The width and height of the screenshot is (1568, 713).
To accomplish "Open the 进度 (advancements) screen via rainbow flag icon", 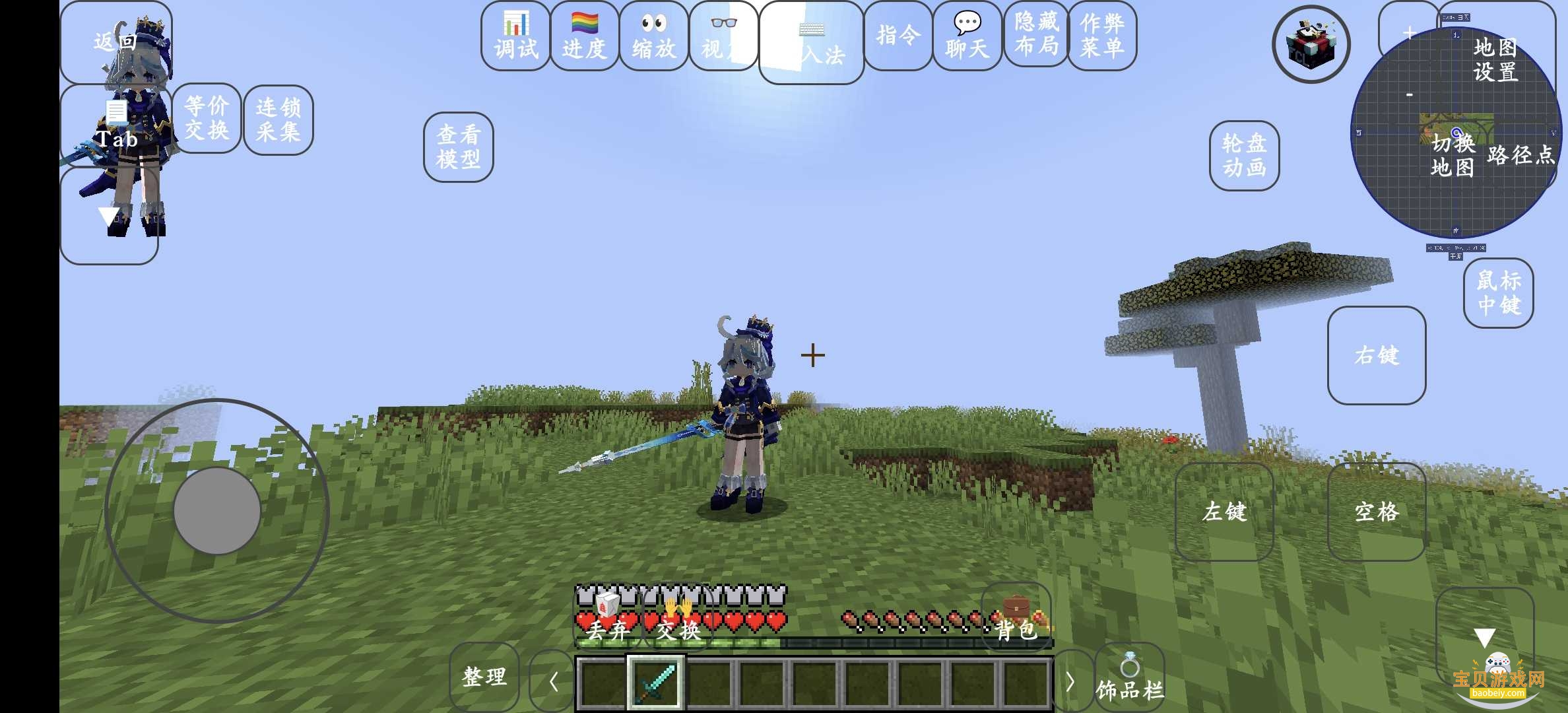I will tap(583, 36).
